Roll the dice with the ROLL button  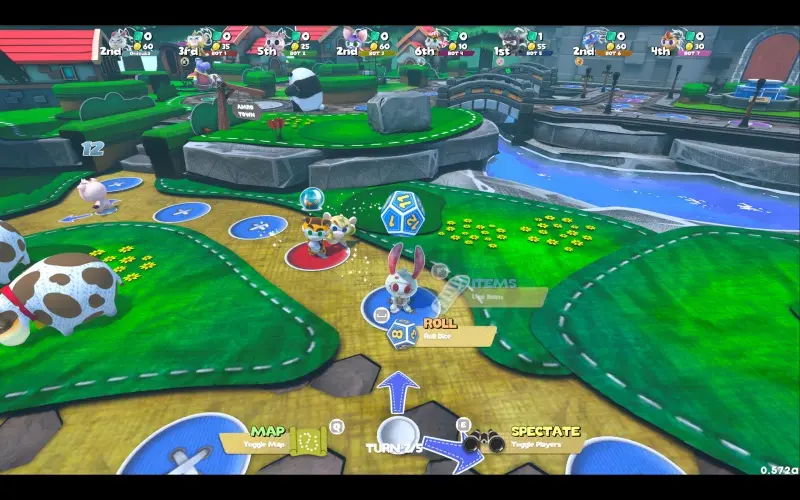[x=441, y=330]
